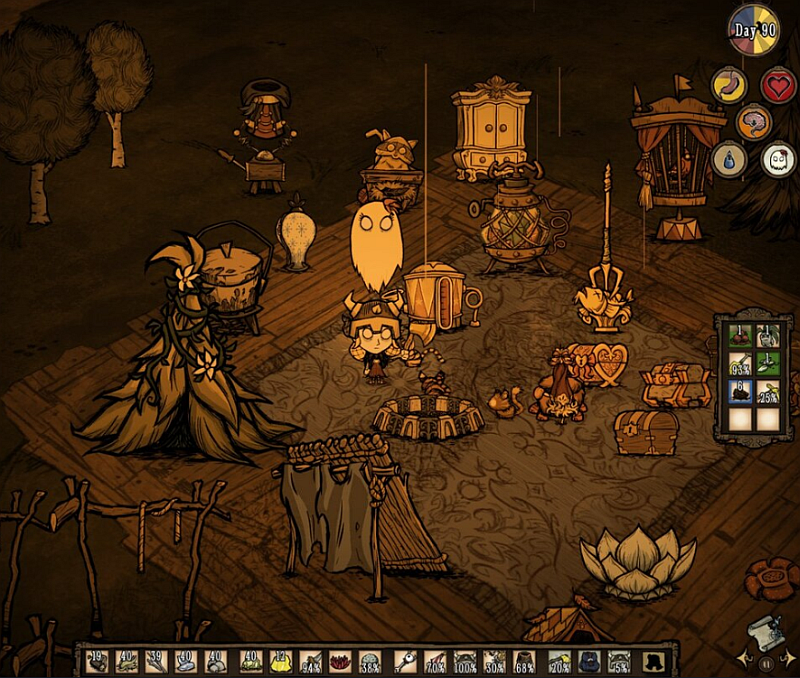Choose the inventory item at 20% durability

tap(560, 661)
